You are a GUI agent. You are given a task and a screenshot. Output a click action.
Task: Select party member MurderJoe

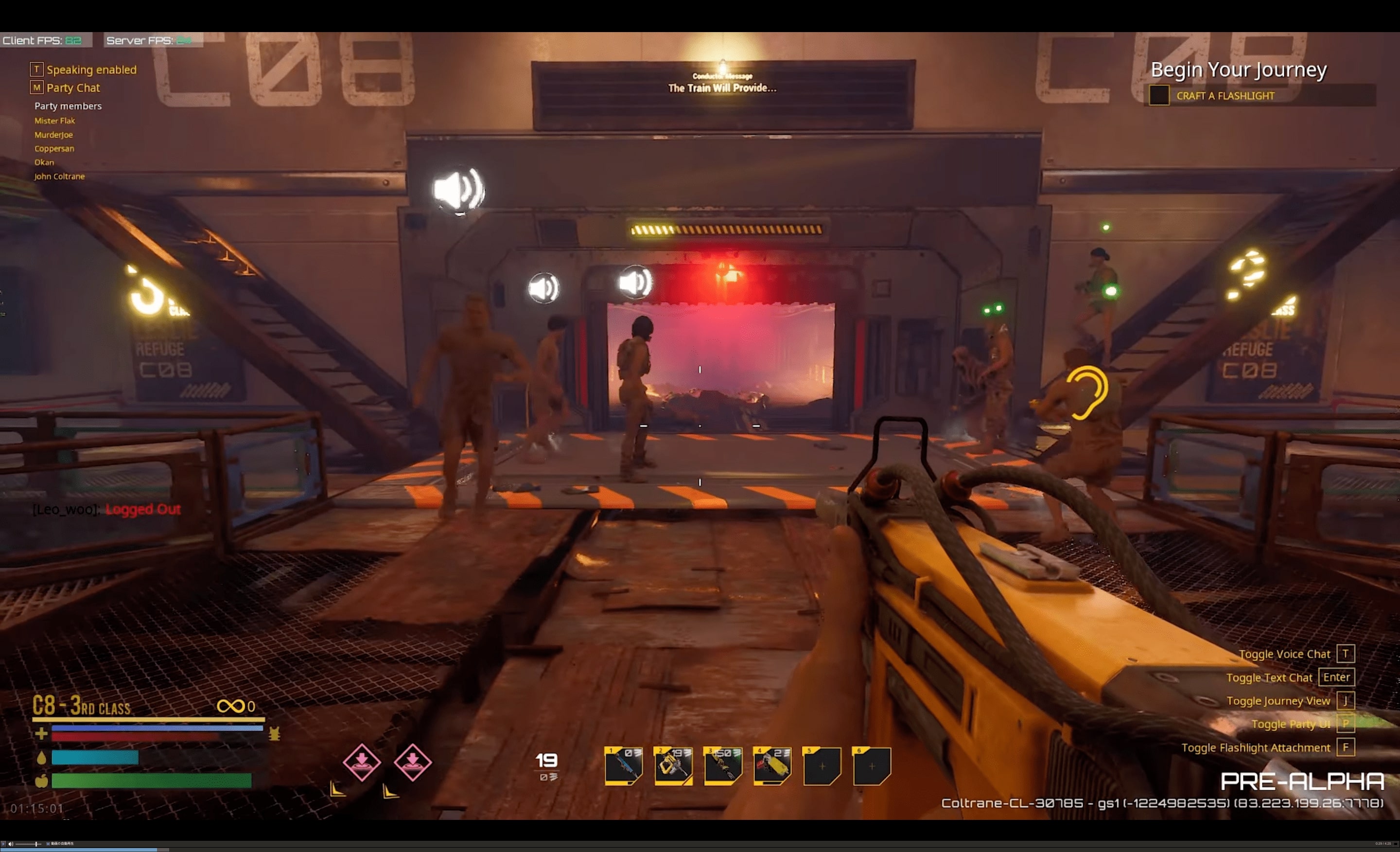pos(53,135)
